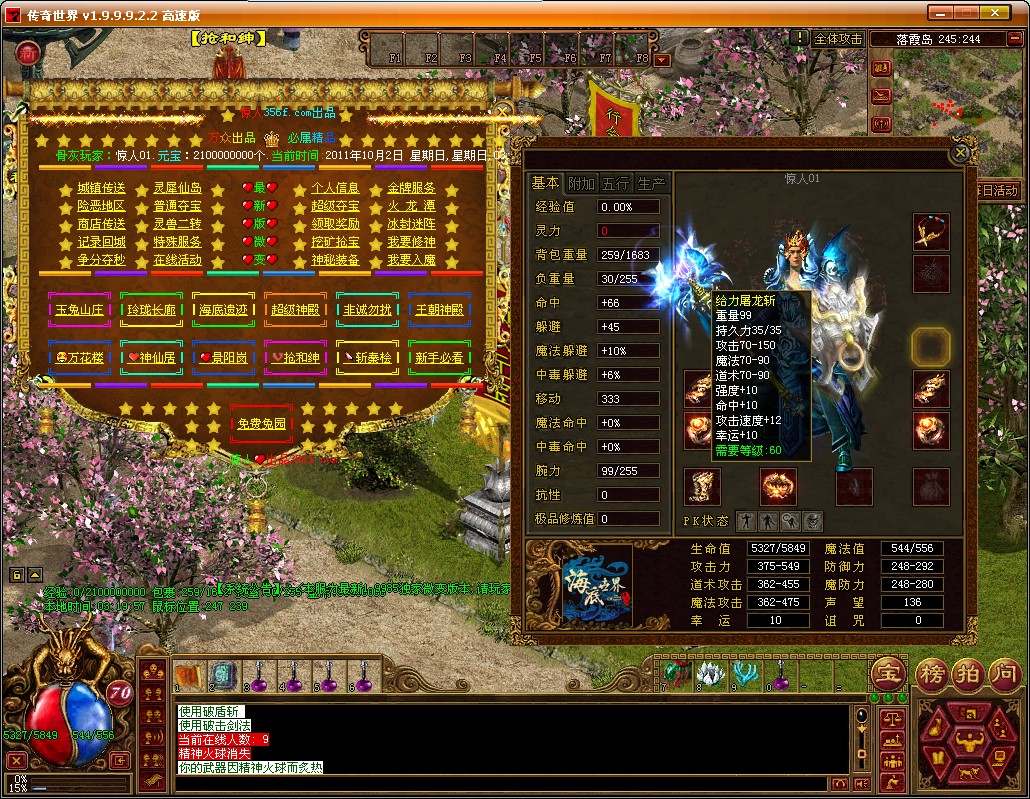Show the 生产 production tab

click(x=651, y=183)
